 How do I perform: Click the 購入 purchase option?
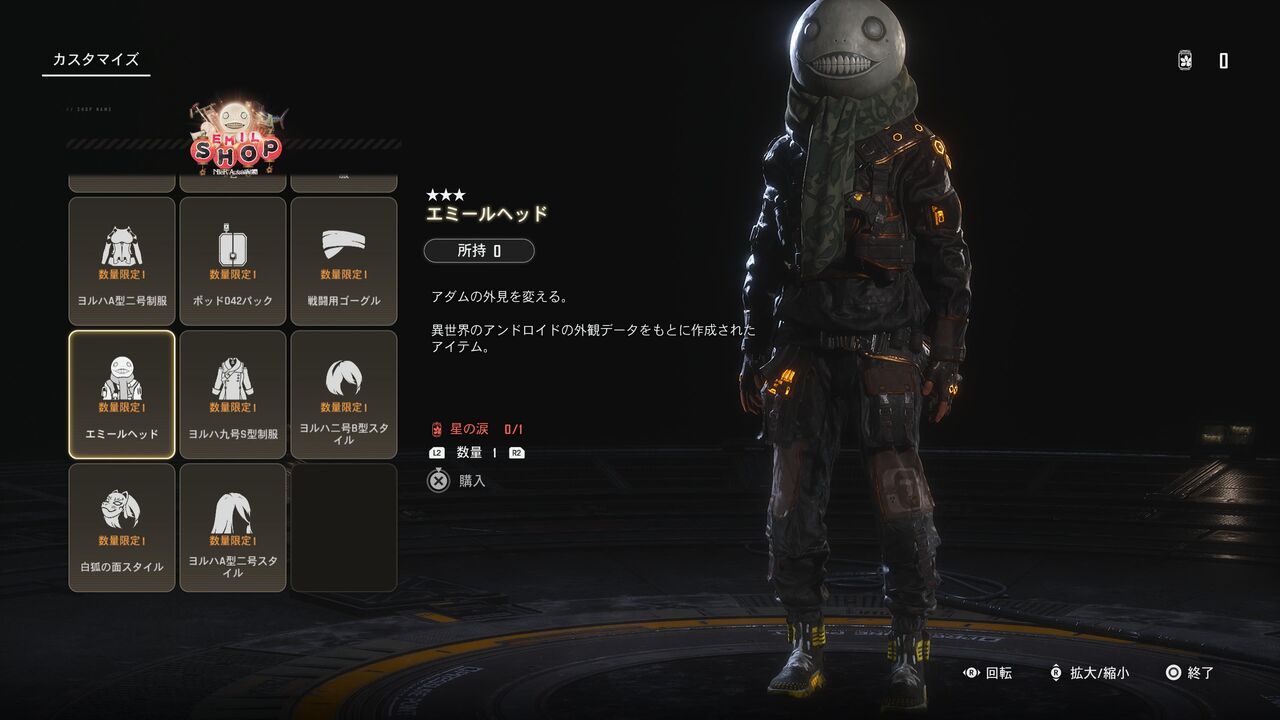coord(458,481)
